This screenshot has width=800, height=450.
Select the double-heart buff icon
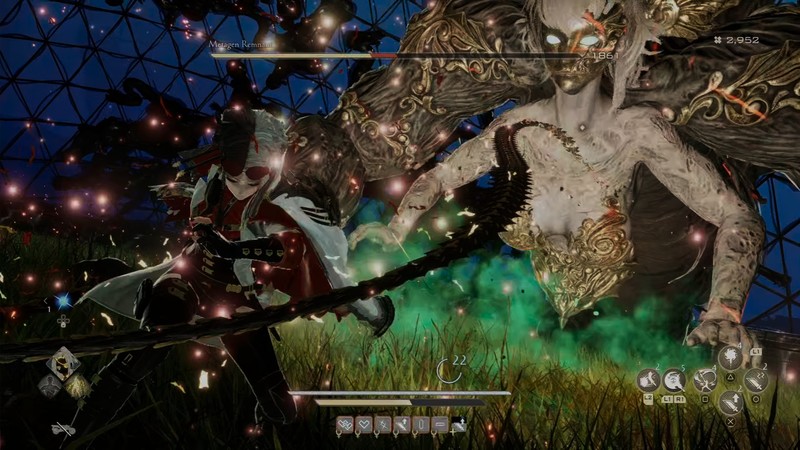pyautogui.click(x=344, y=425)
